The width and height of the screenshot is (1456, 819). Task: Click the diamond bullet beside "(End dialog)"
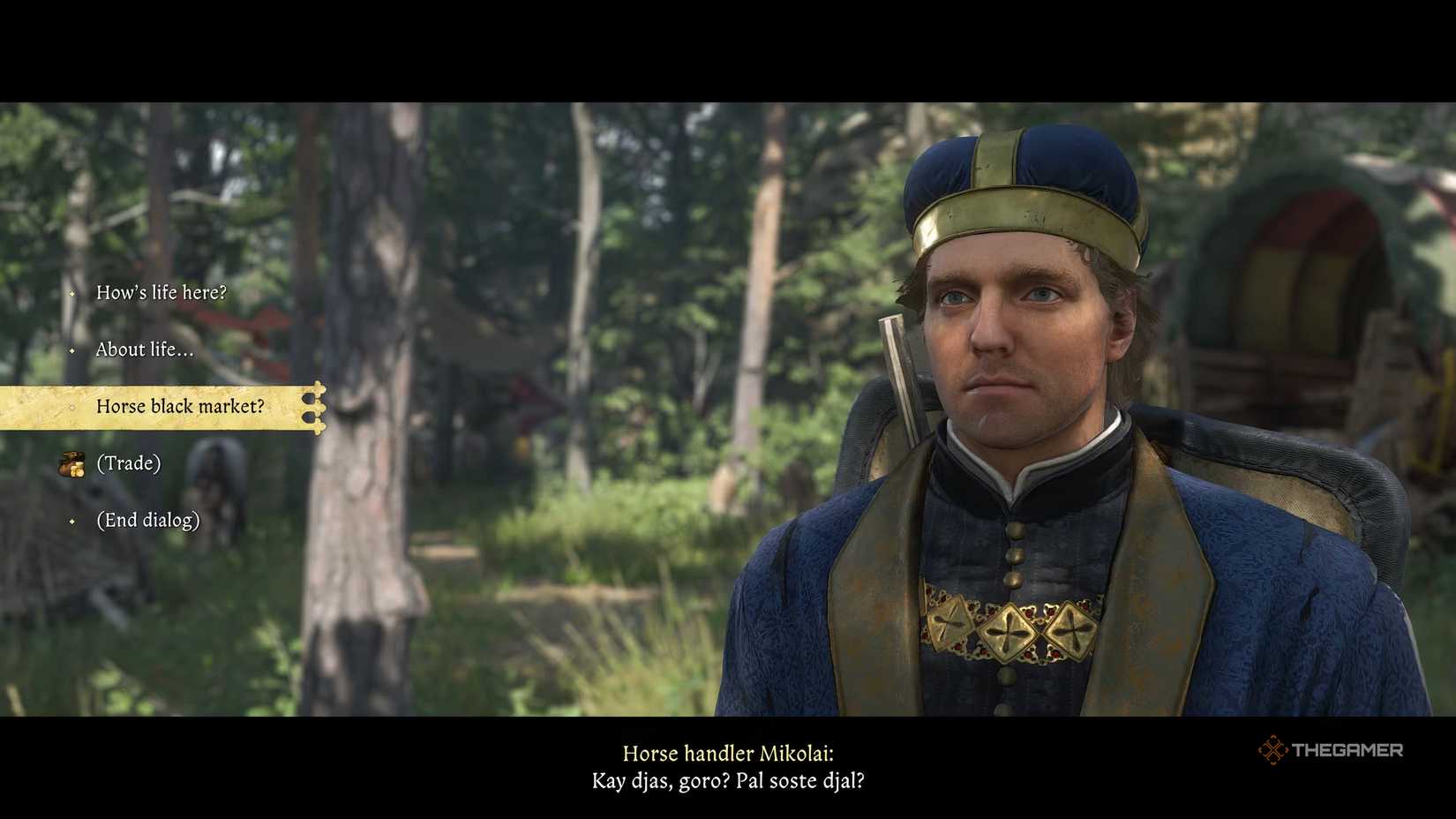(x=73, y=521)
